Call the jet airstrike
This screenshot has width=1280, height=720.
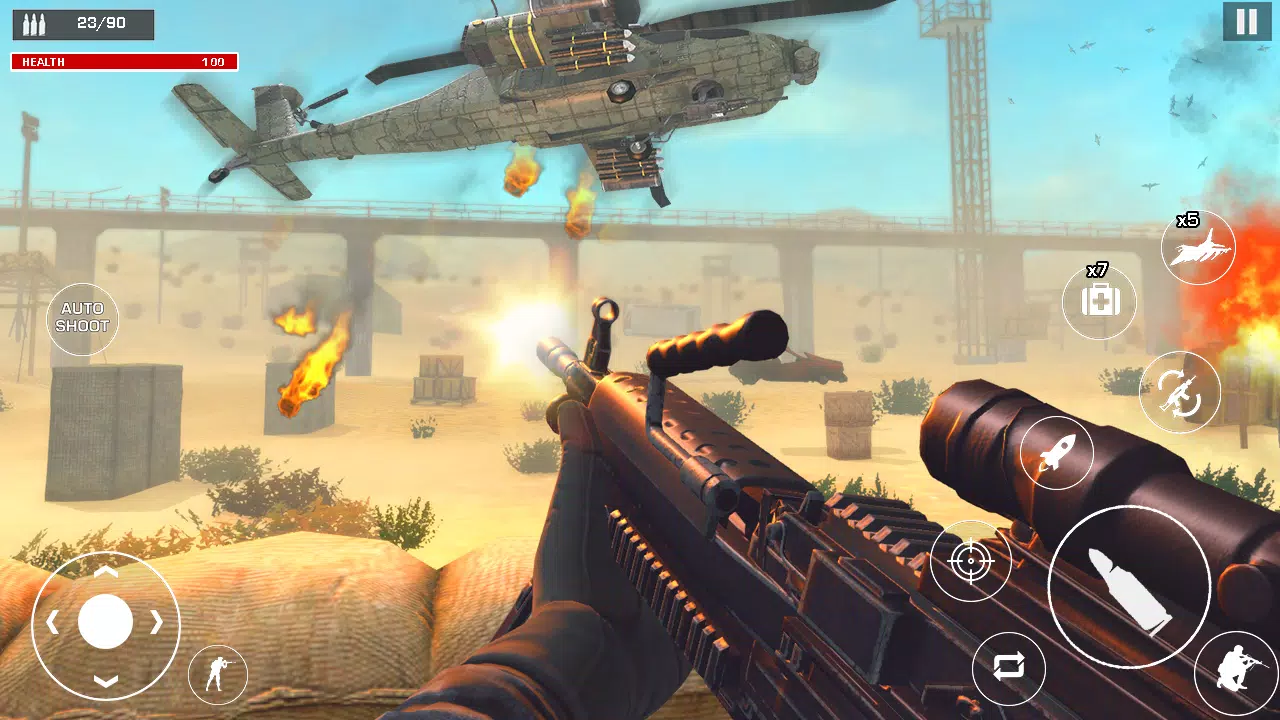[x=1198, y=248]
